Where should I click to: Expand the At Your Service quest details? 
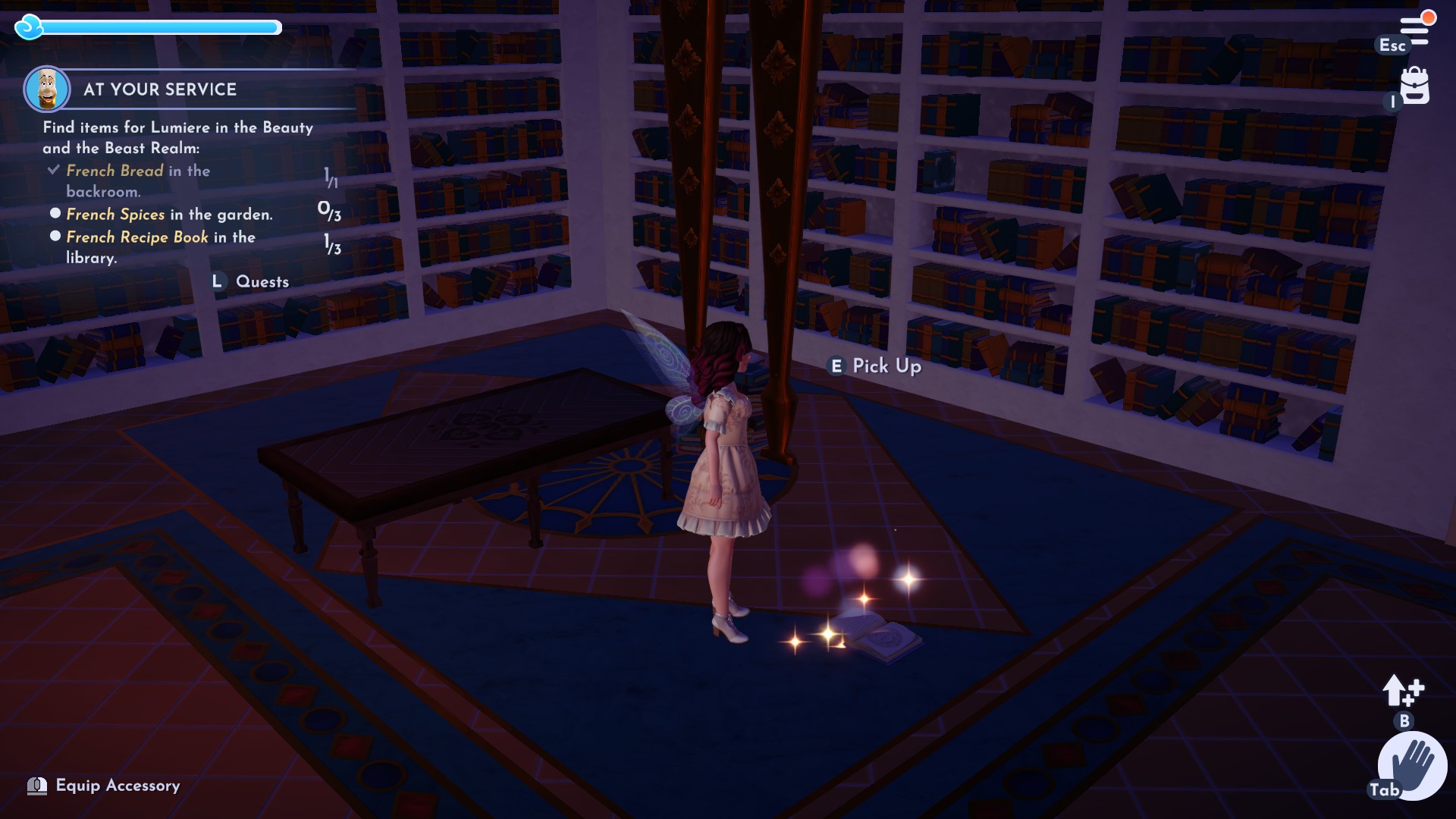click(159, 89)
